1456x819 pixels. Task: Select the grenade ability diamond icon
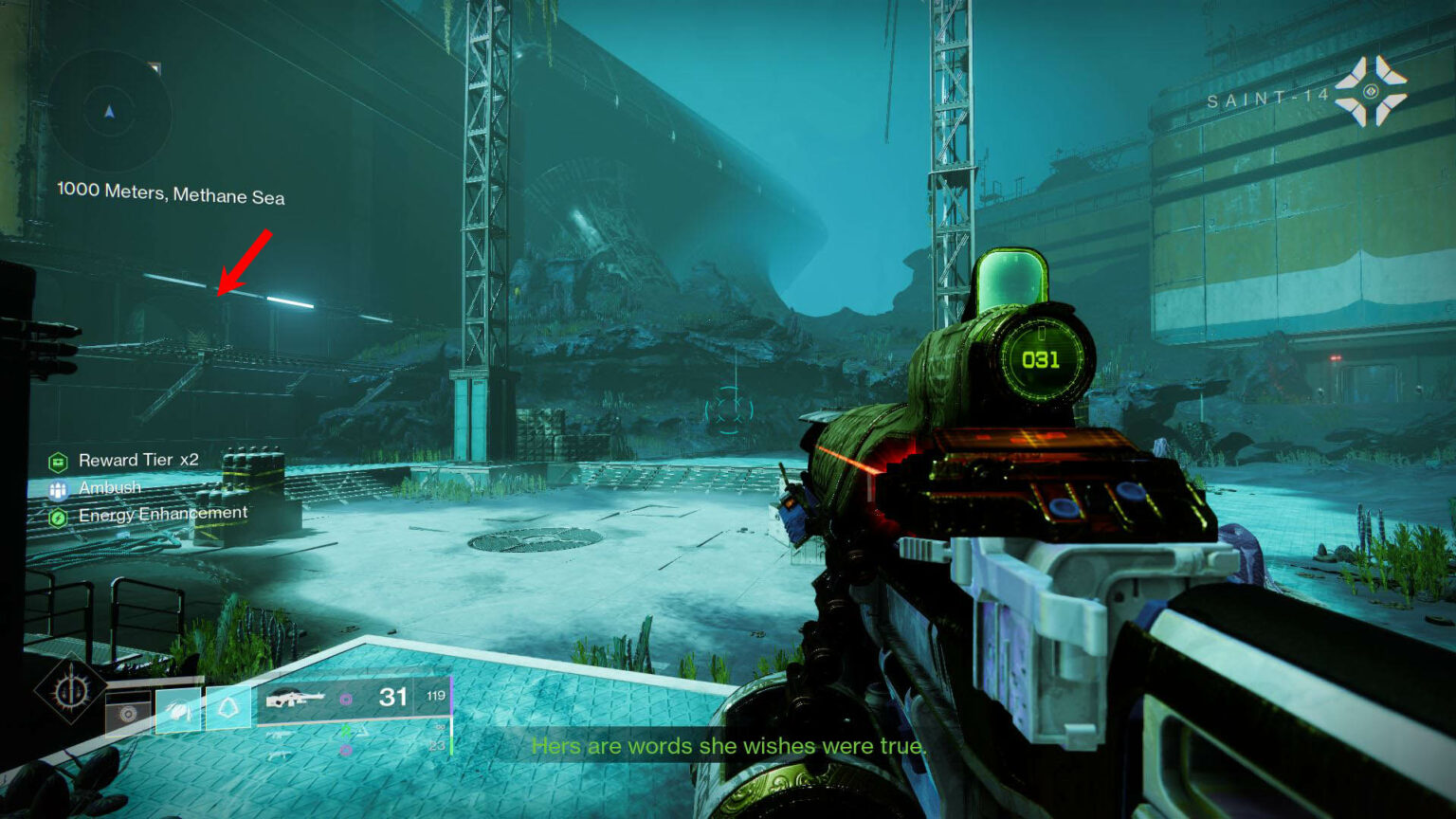[x=227, y=707]
